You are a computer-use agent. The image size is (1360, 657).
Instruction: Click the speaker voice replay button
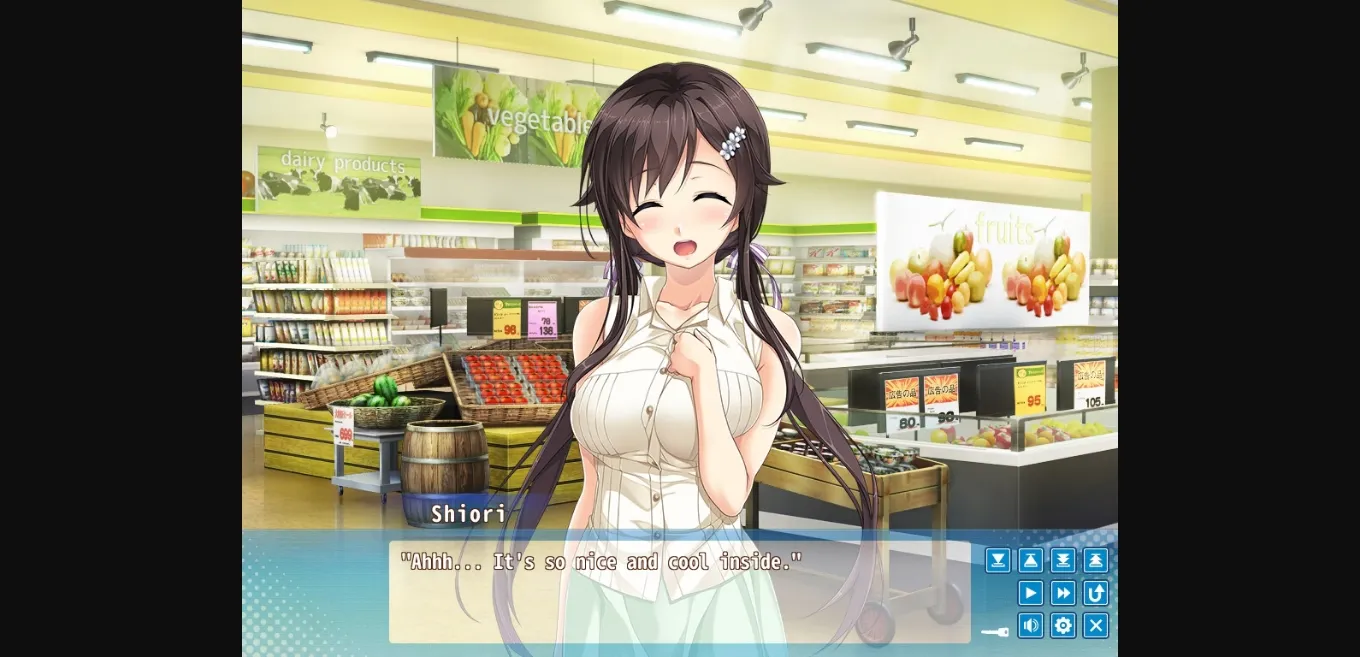[x=1030, y=626]
